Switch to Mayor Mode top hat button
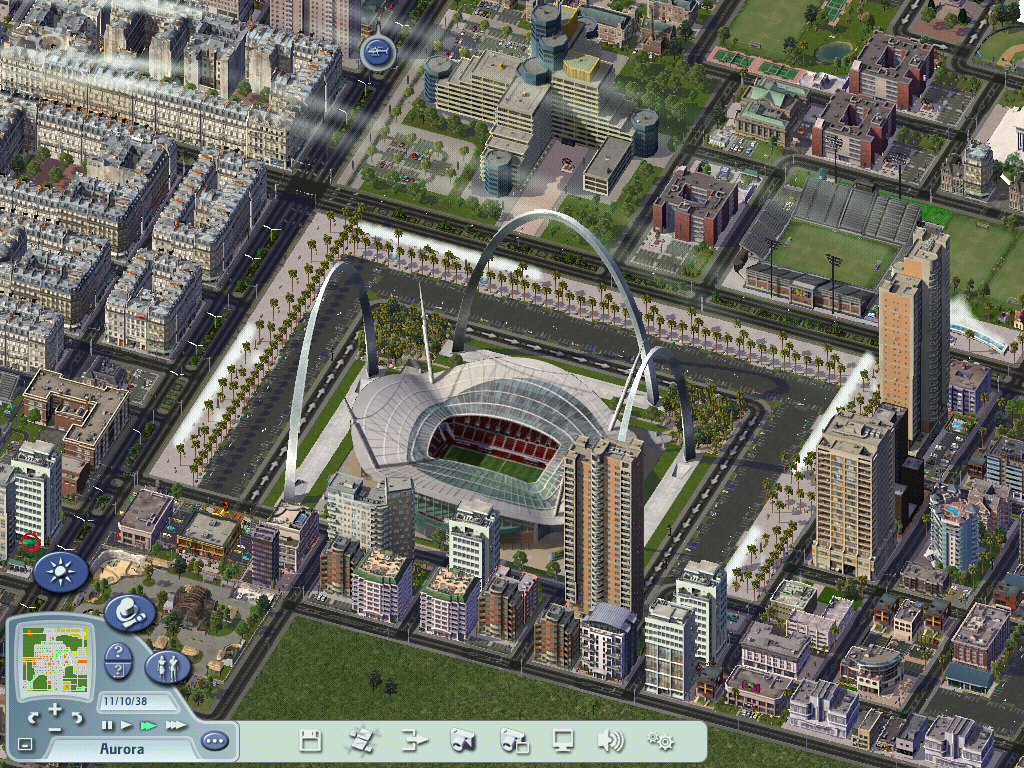This screenshot has height=768, width=1024. tap(129, 612)
